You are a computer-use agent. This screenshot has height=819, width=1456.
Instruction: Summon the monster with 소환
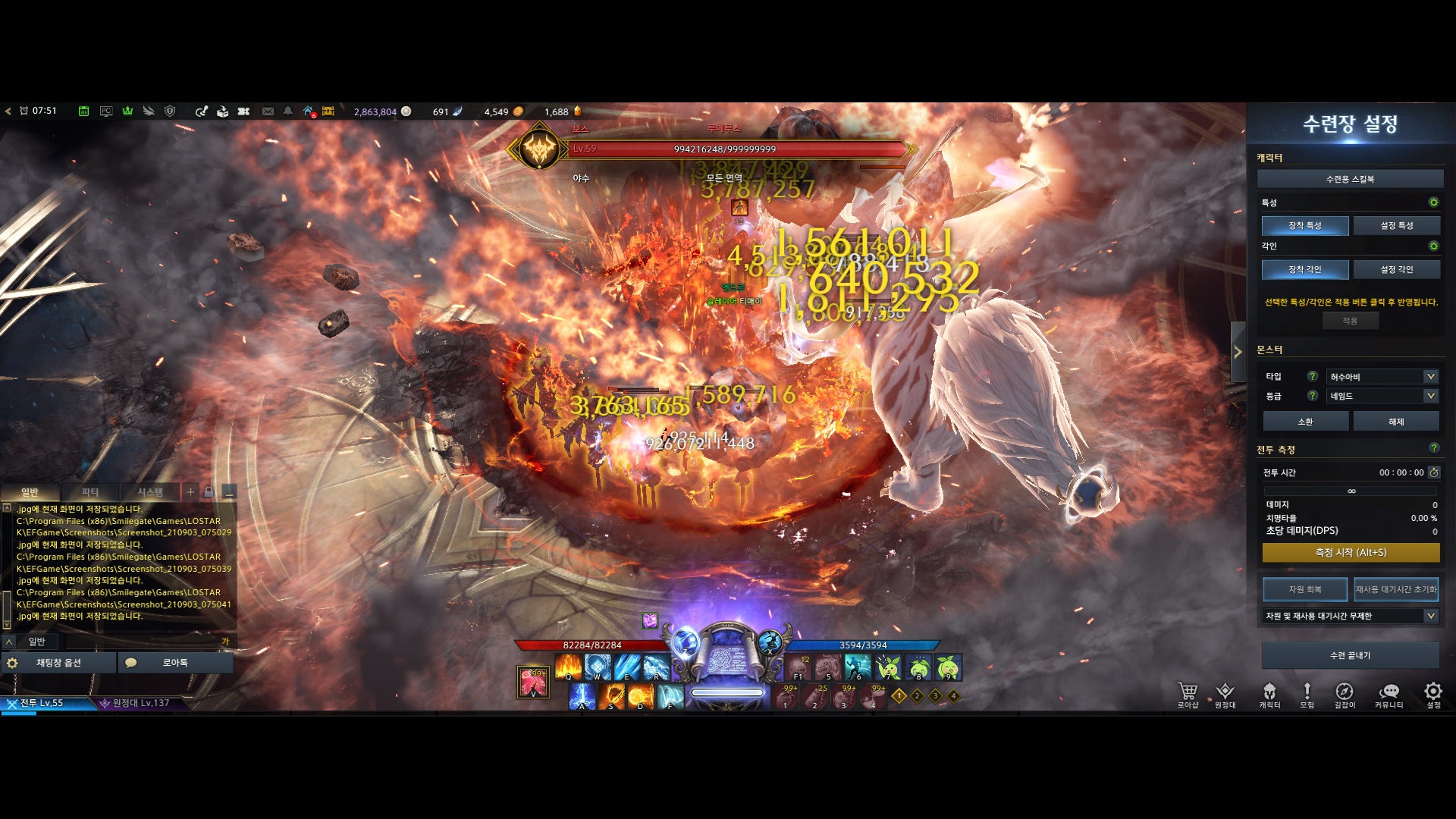click(1305, 422)
